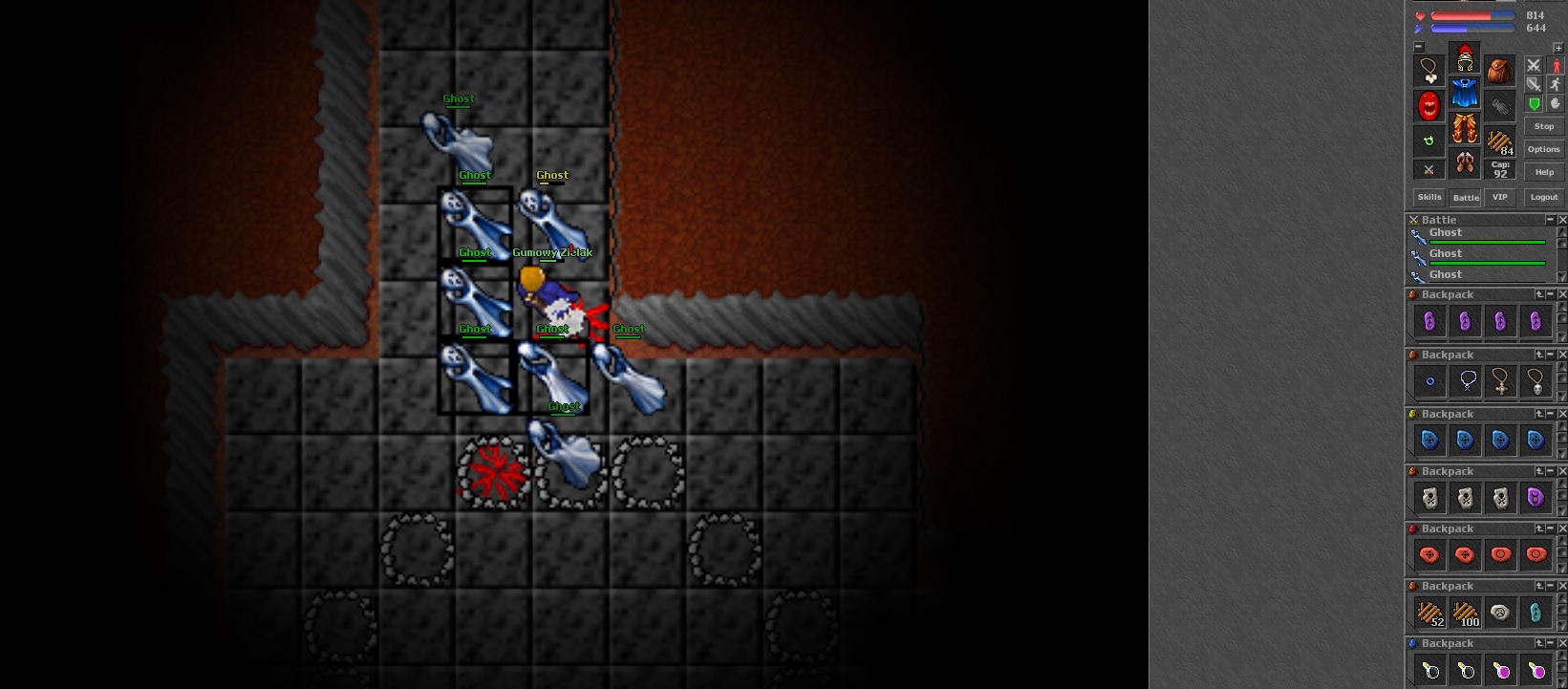Select the red-plumed helmet equipment slot
Screen dimensions: 1568x689
click(1465, 58)
